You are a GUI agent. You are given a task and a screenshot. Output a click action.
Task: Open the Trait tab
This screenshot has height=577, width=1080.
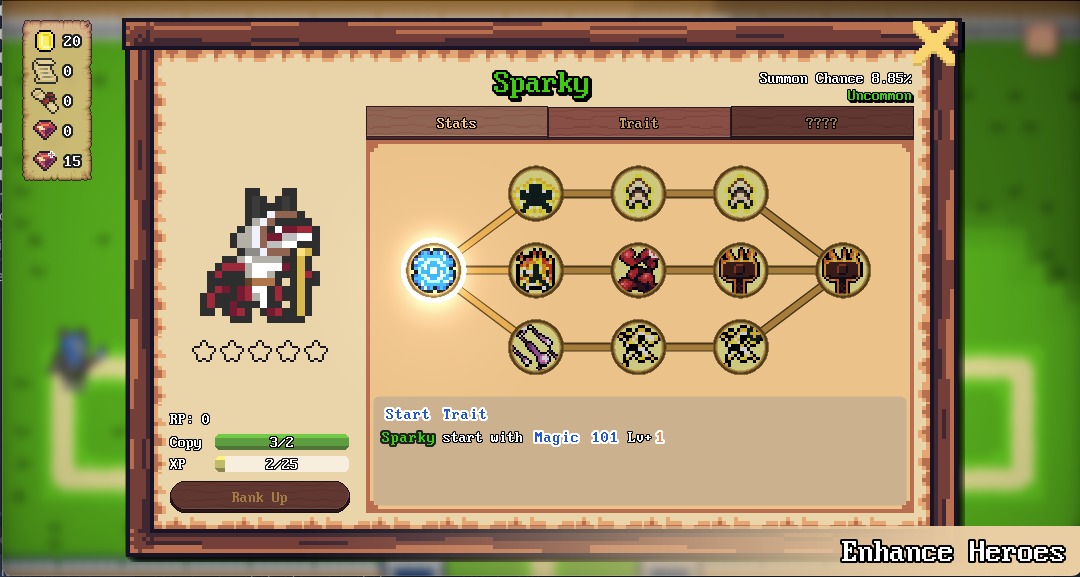point(639,123)
